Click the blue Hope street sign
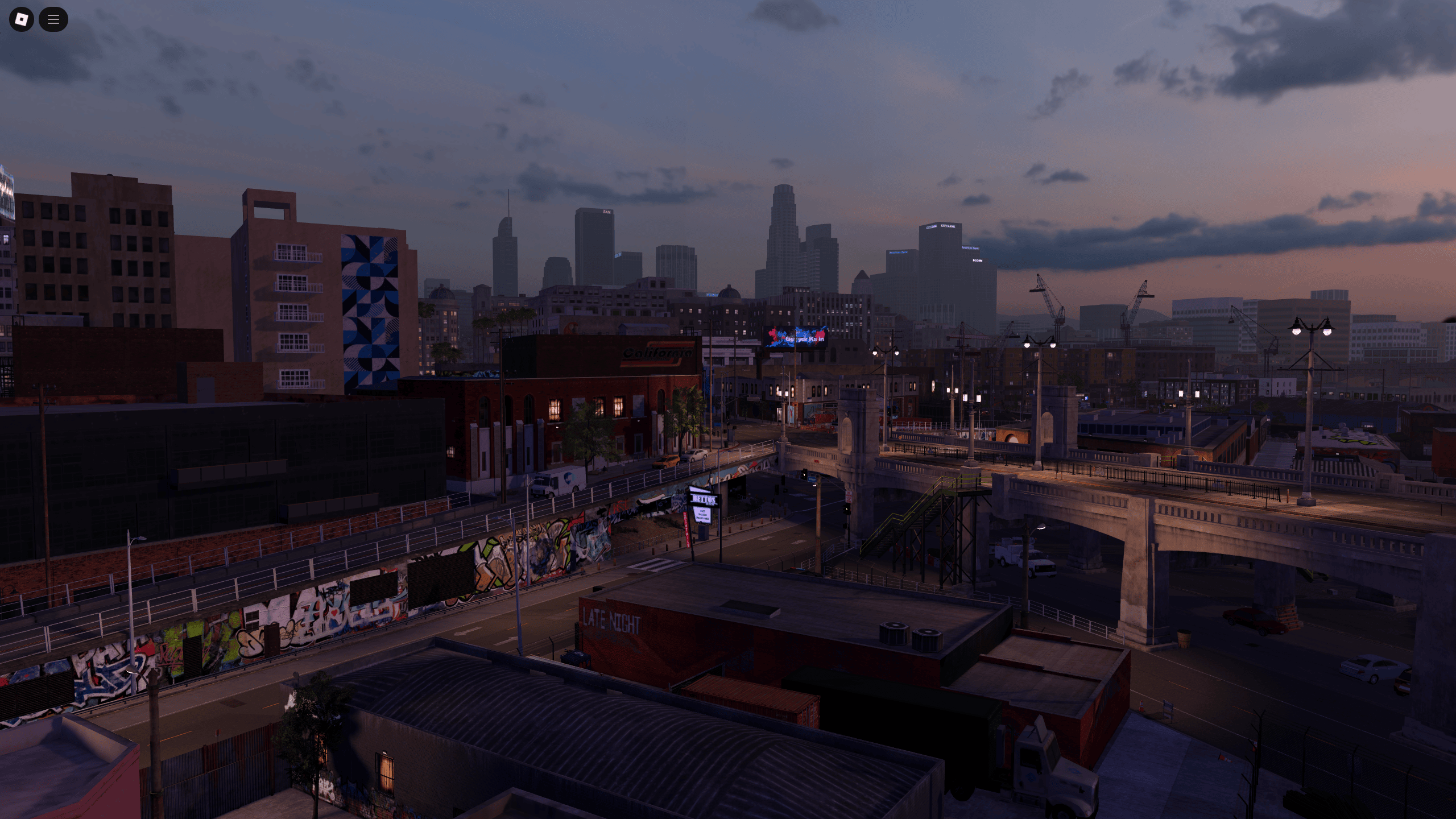This screenshot has width=1456, height=819. coord(813,480)
